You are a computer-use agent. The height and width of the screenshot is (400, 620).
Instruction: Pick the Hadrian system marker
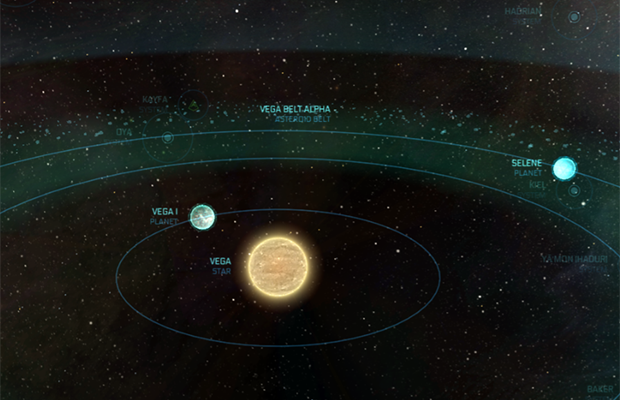[x=574, y=17]
